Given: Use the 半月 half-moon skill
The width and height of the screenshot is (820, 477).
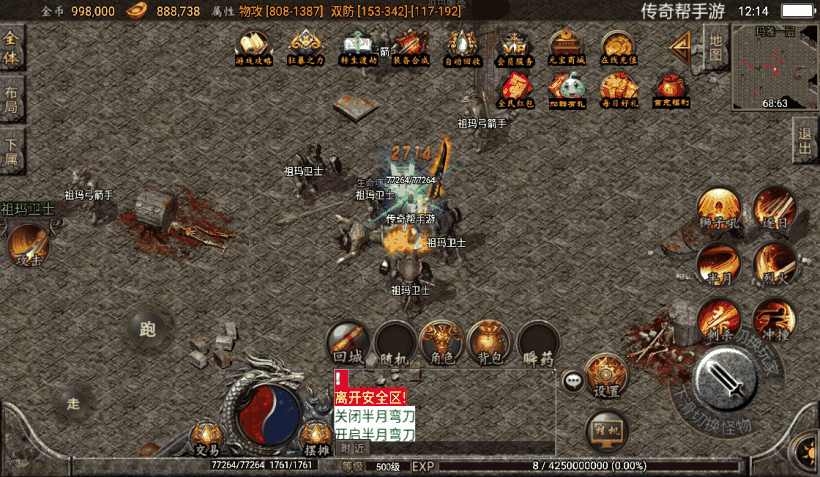Looking at the screenshot, I should tap(719, 264).
